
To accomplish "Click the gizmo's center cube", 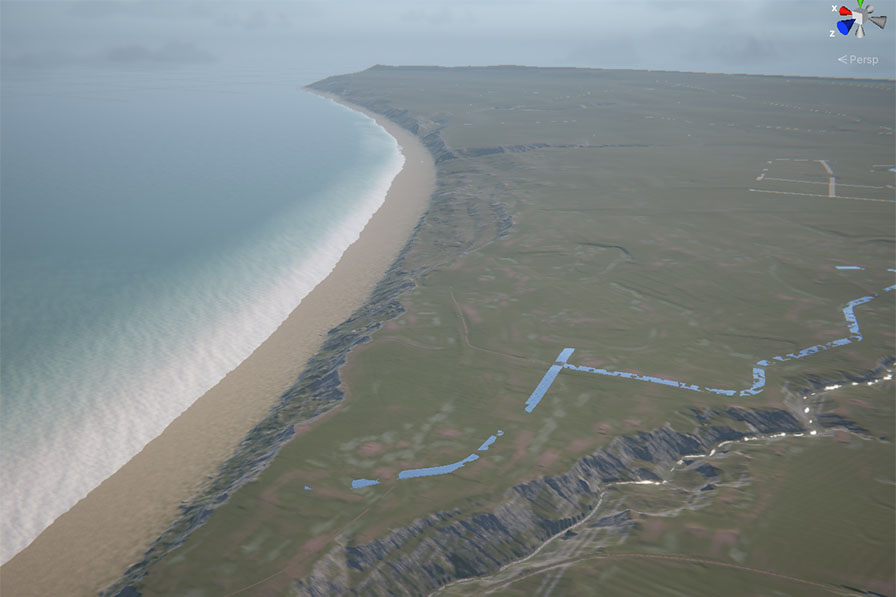I will point(858,19).
